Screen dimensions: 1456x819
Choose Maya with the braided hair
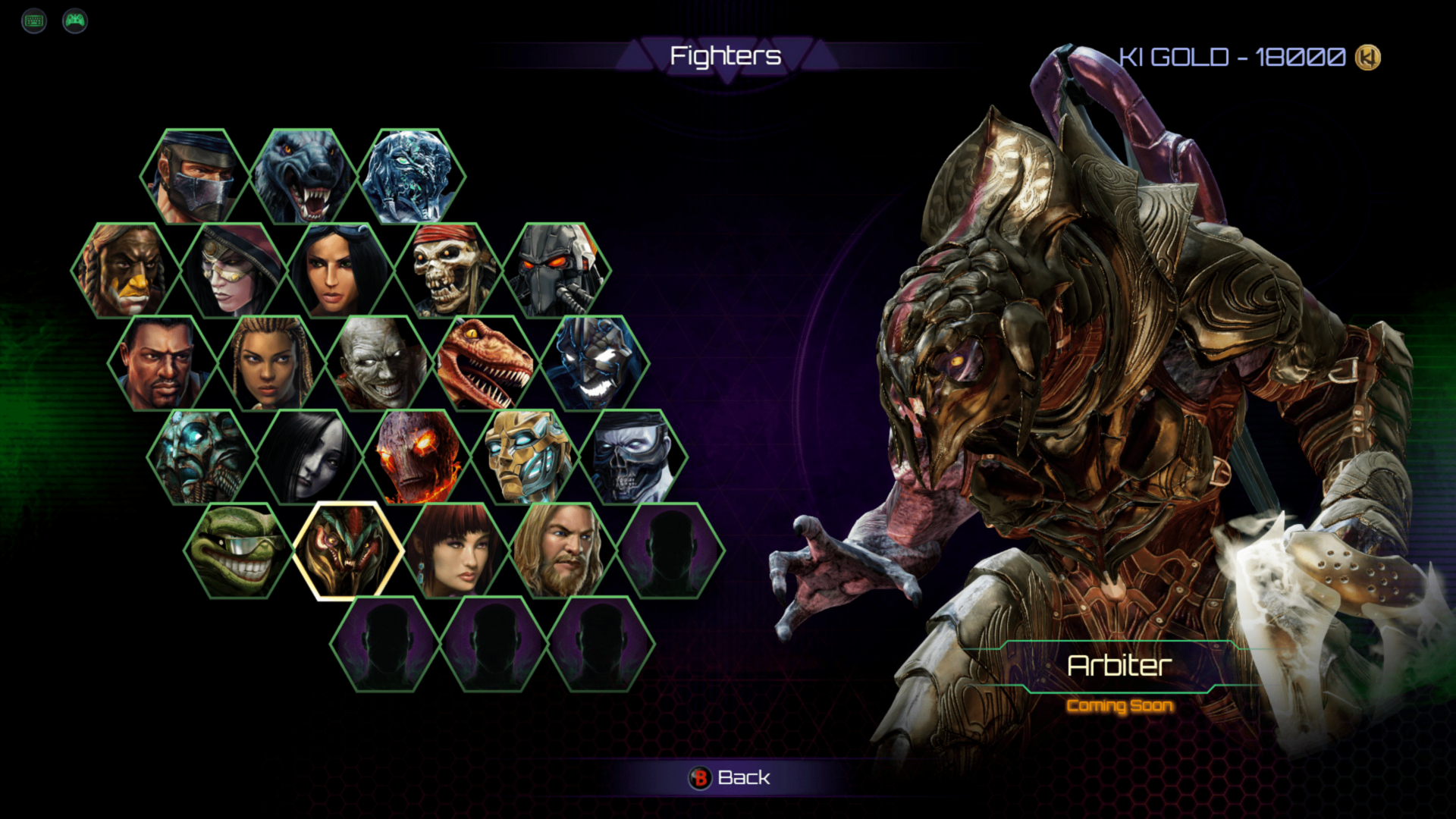(271, 364)
